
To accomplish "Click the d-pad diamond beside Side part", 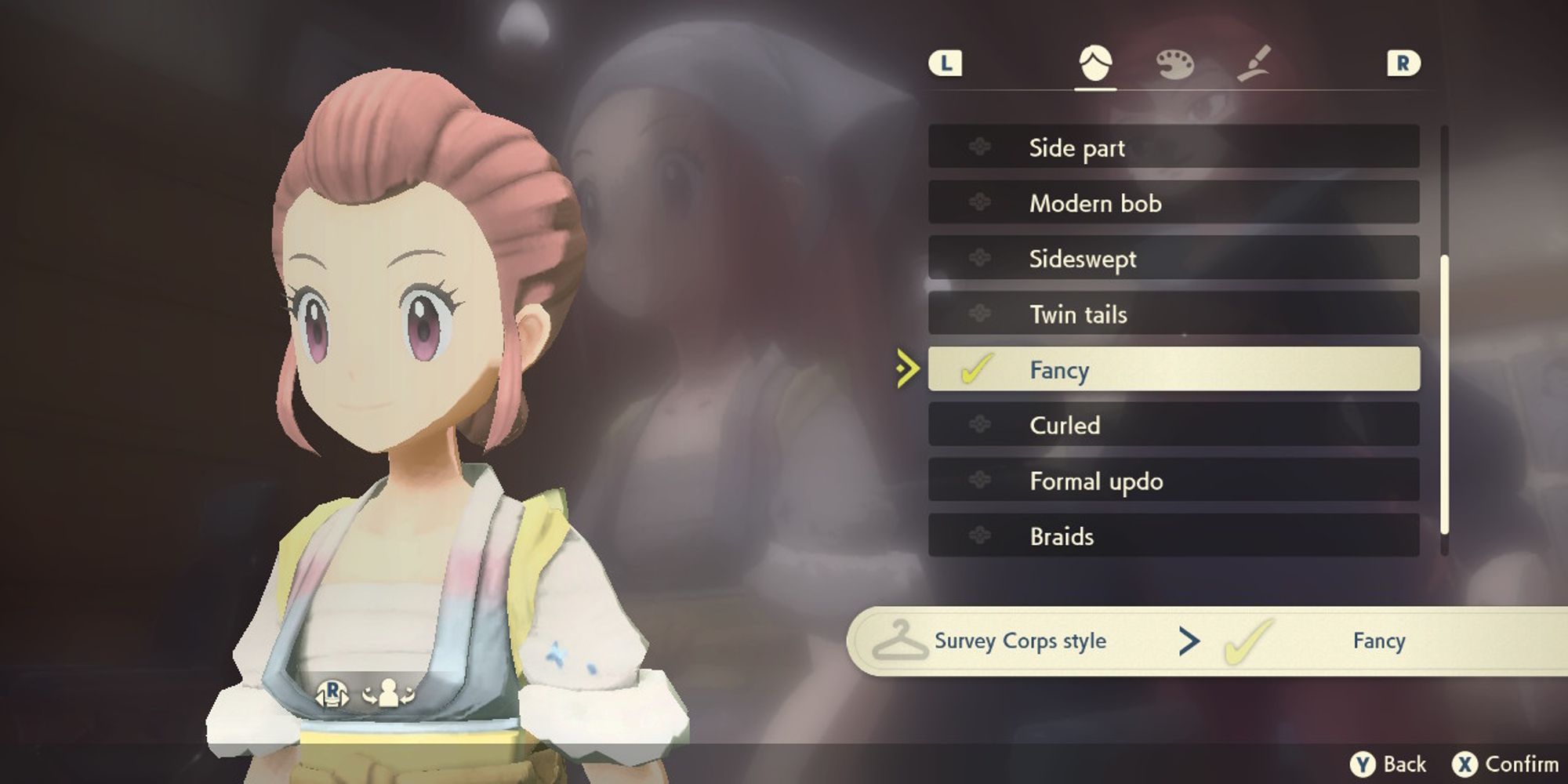I will [978, 148].
